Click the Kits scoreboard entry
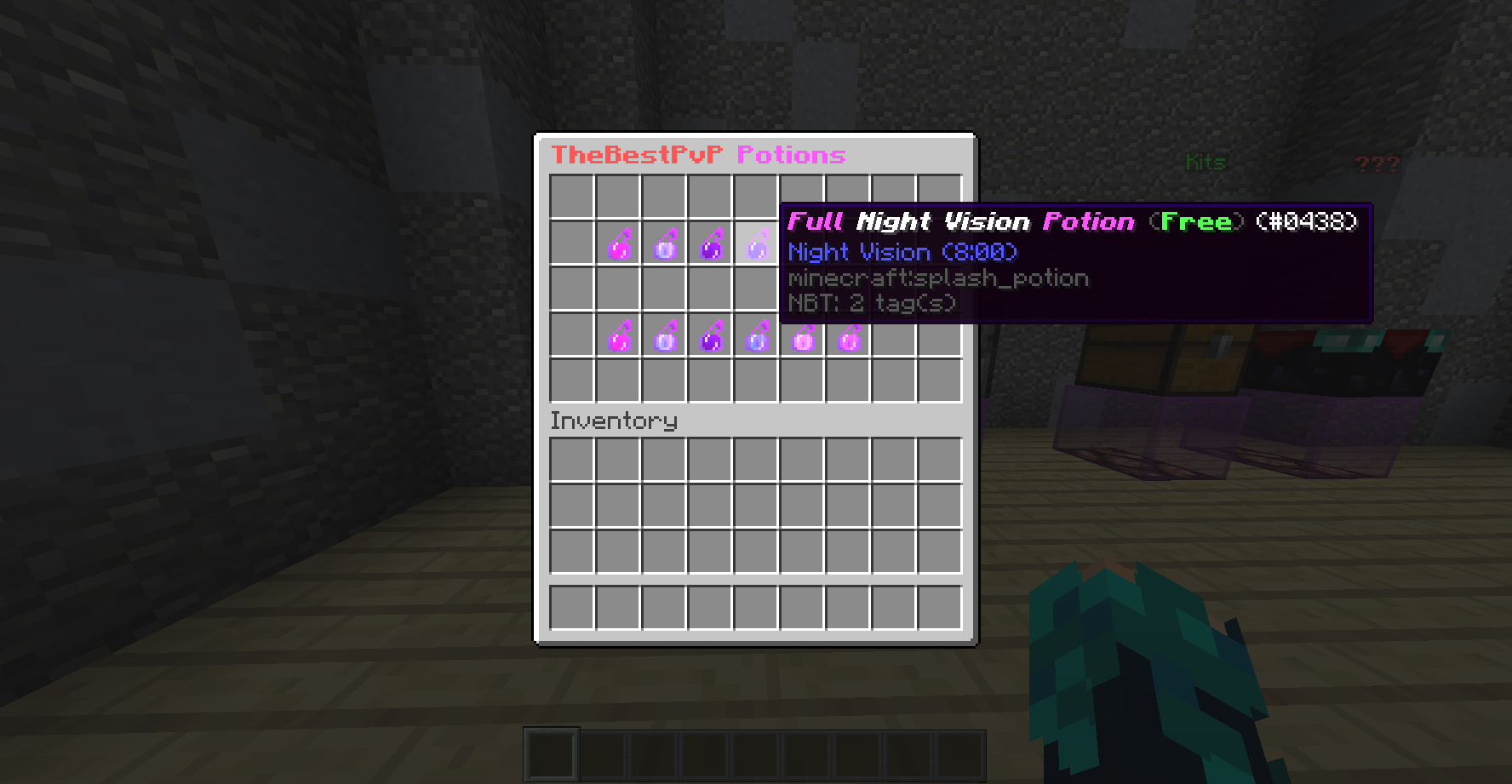Viewport: 1512px width, 784px height. (x=1206, y=162)
